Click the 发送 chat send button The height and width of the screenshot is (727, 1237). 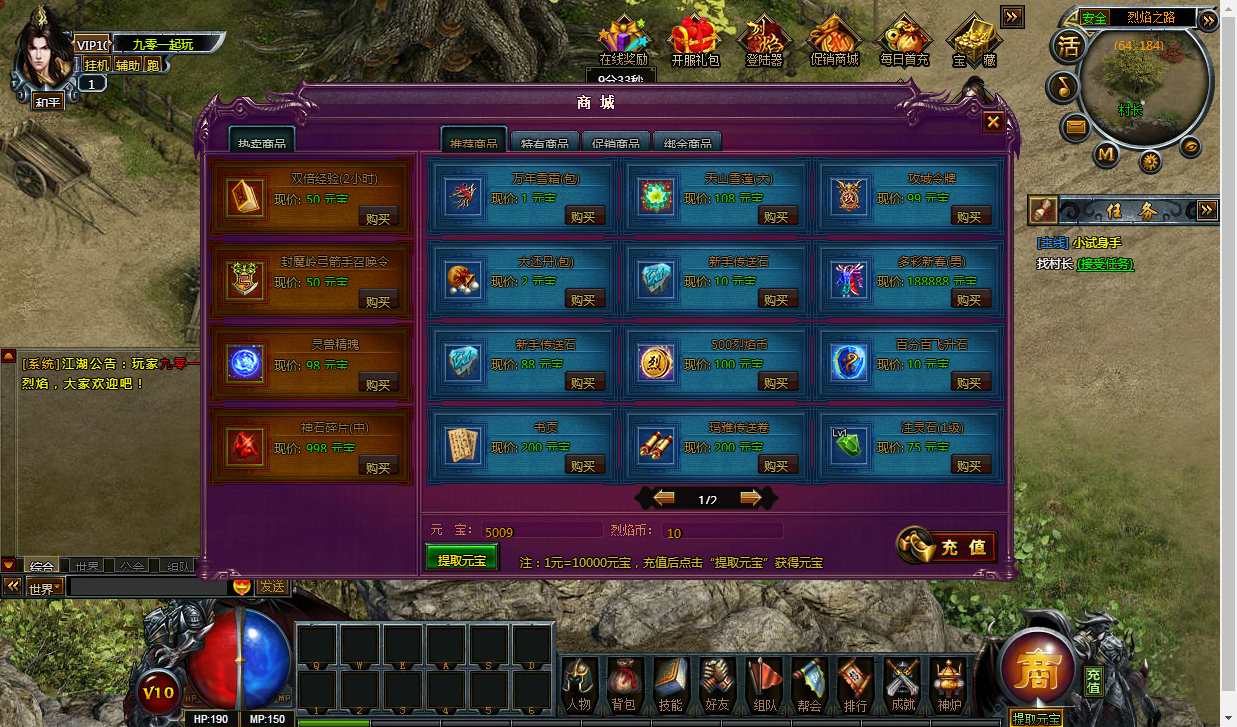click(x=272, y=587)
